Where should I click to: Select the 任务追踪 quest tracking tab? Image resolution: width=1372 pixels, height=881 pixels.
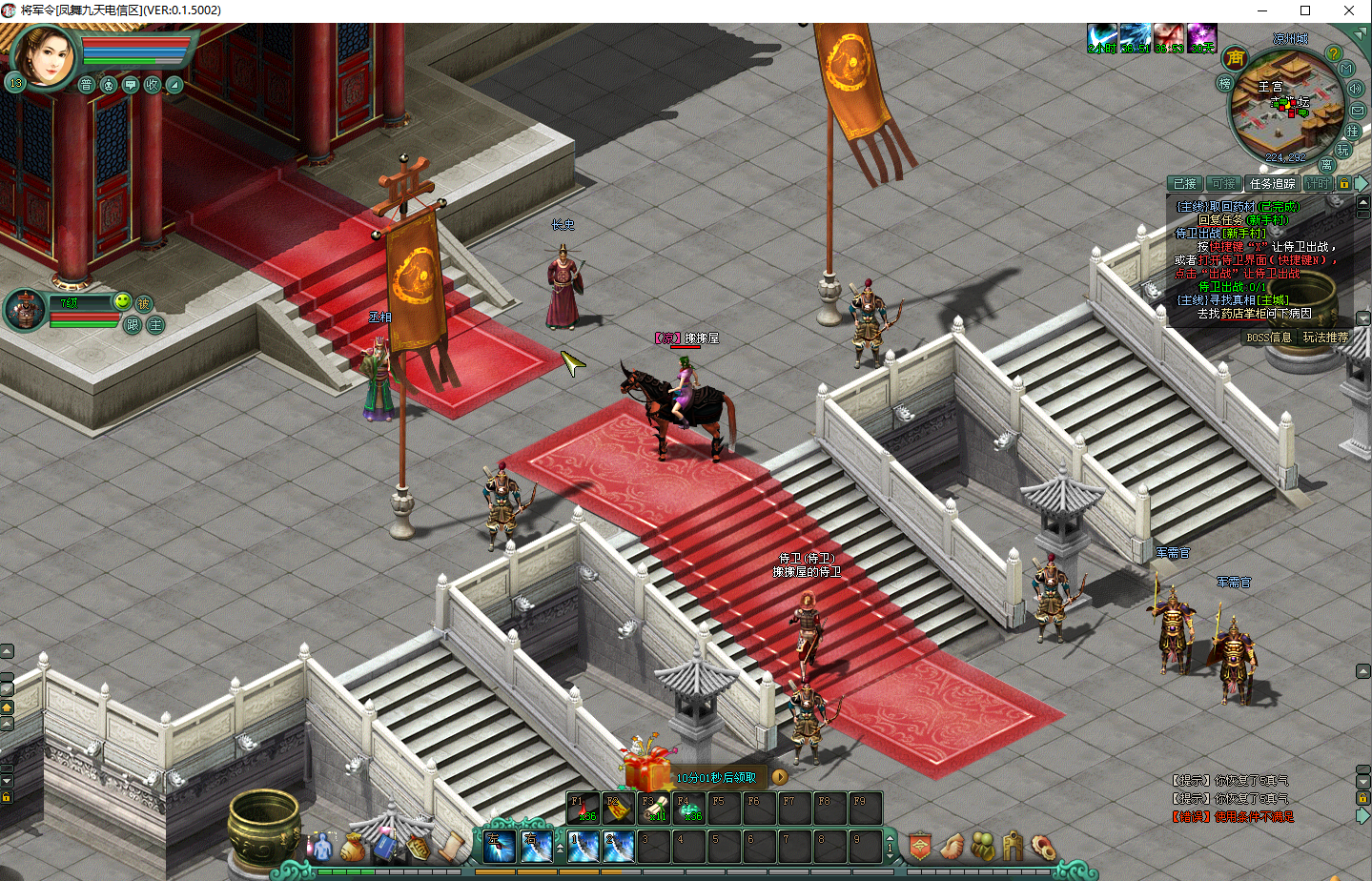(1272, 184)
